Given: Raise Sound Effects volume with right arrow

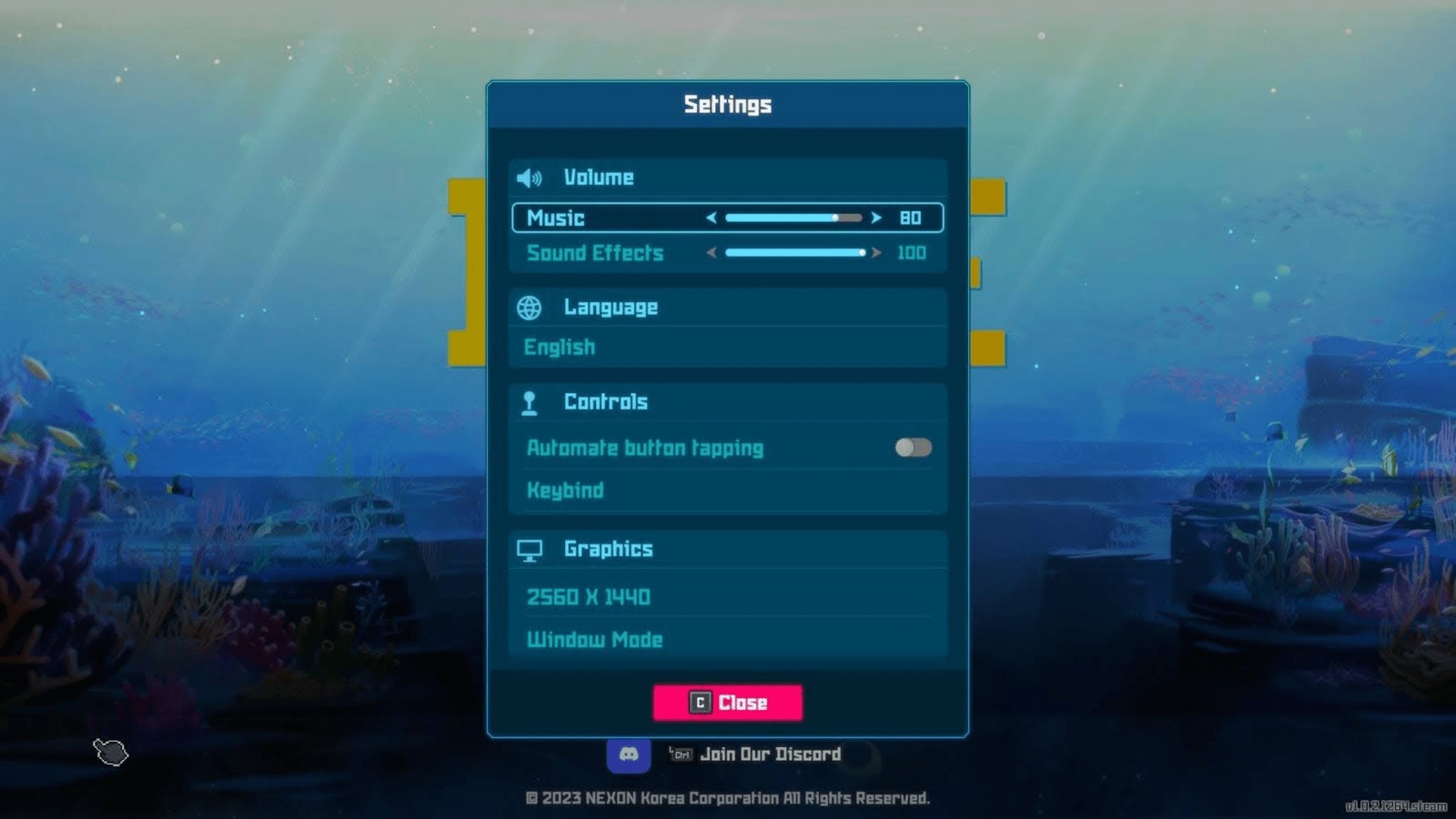Looking at the screenshot, I should point(877,253).
